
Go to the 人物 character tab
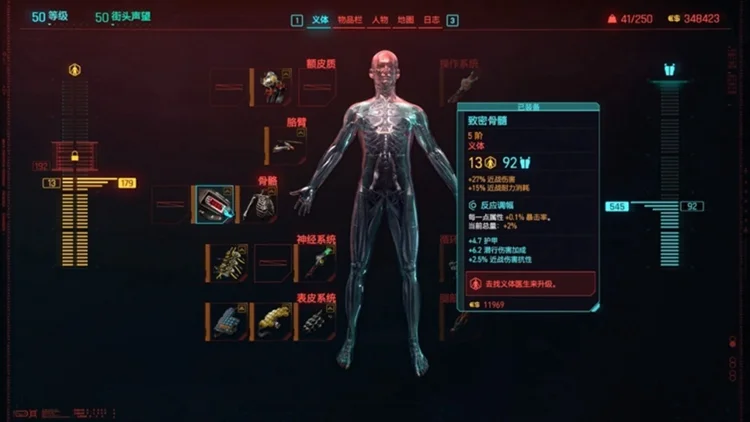coord(379,20)
